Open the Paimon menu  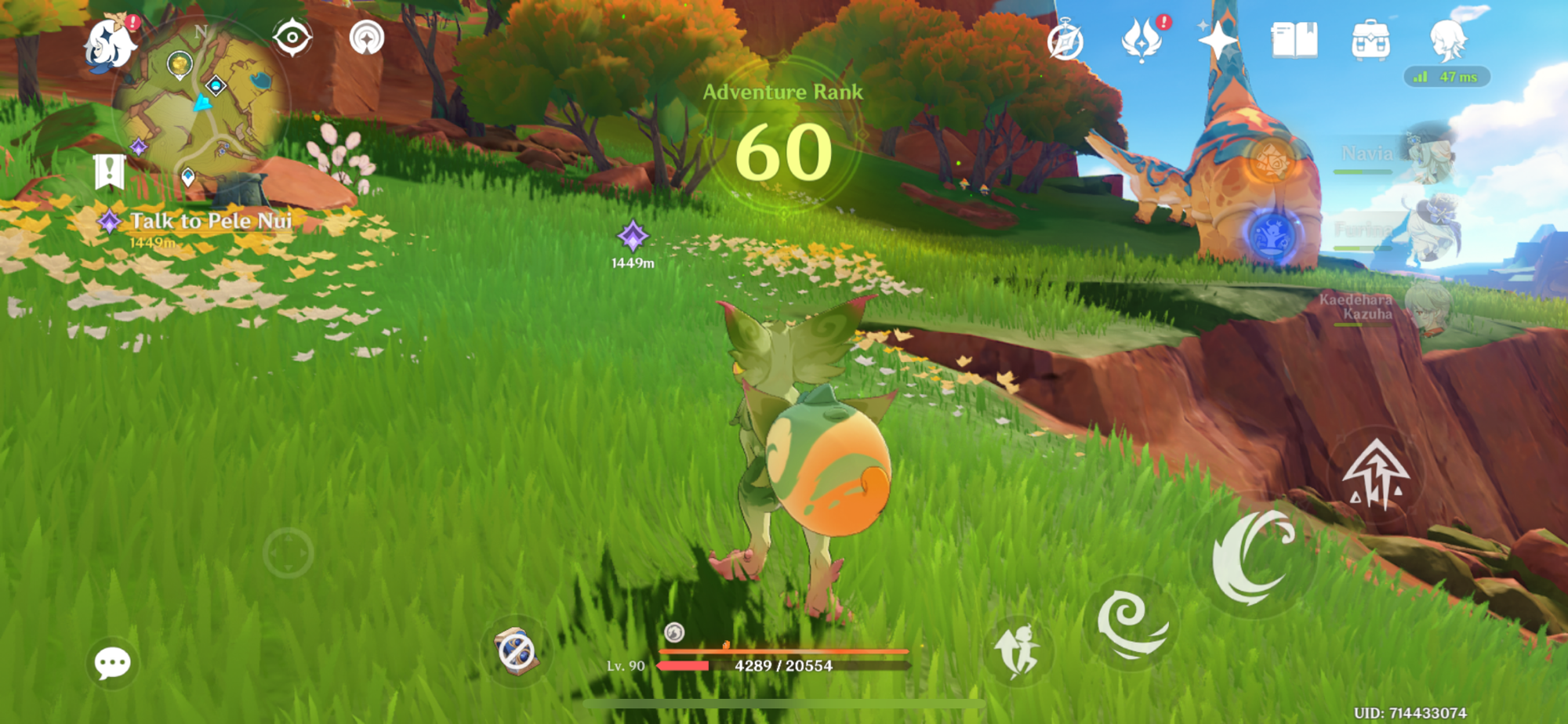point(111,44)
